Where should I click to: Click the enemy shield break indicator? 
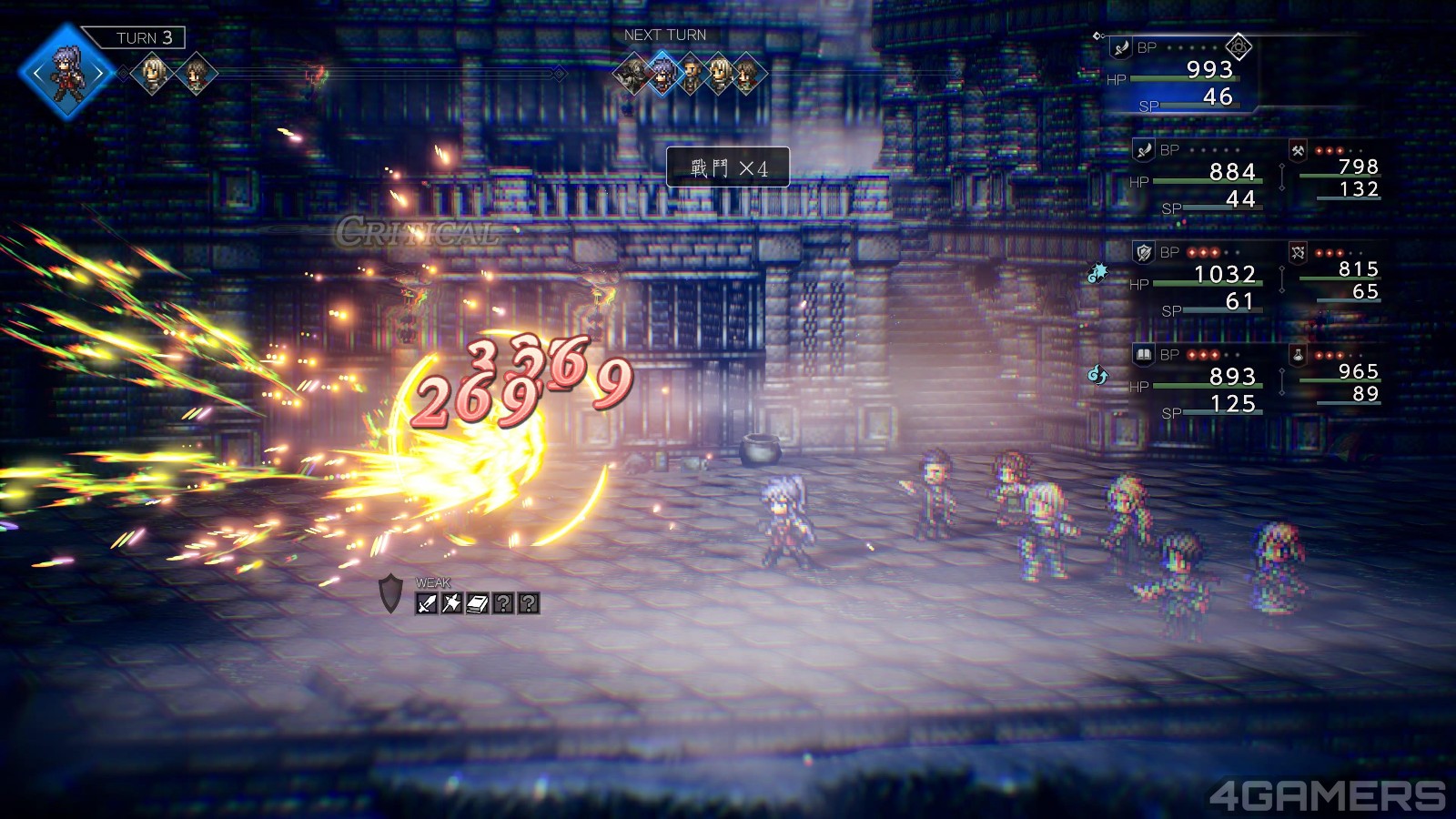[391, 594]
